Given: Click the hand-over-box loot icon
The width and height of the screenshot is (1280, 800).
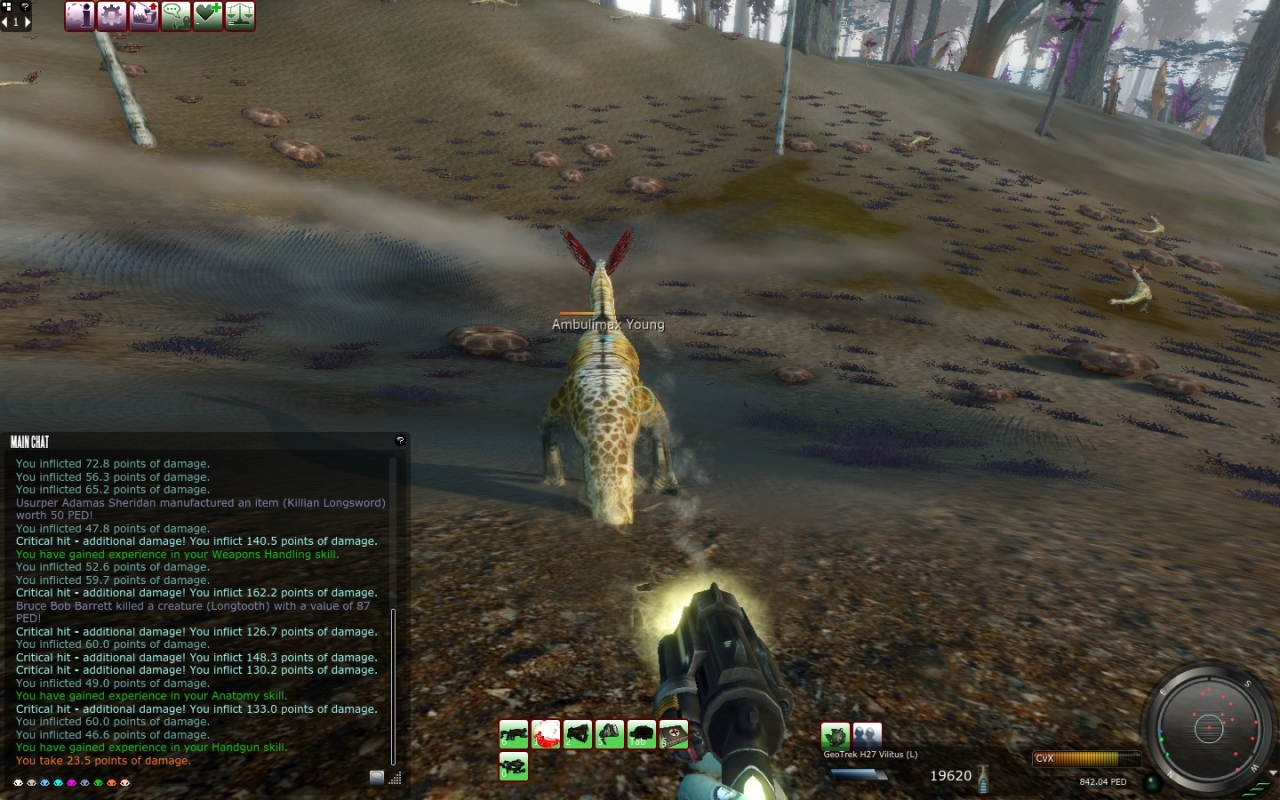Looking at the screenshot, I should [144, 16].
